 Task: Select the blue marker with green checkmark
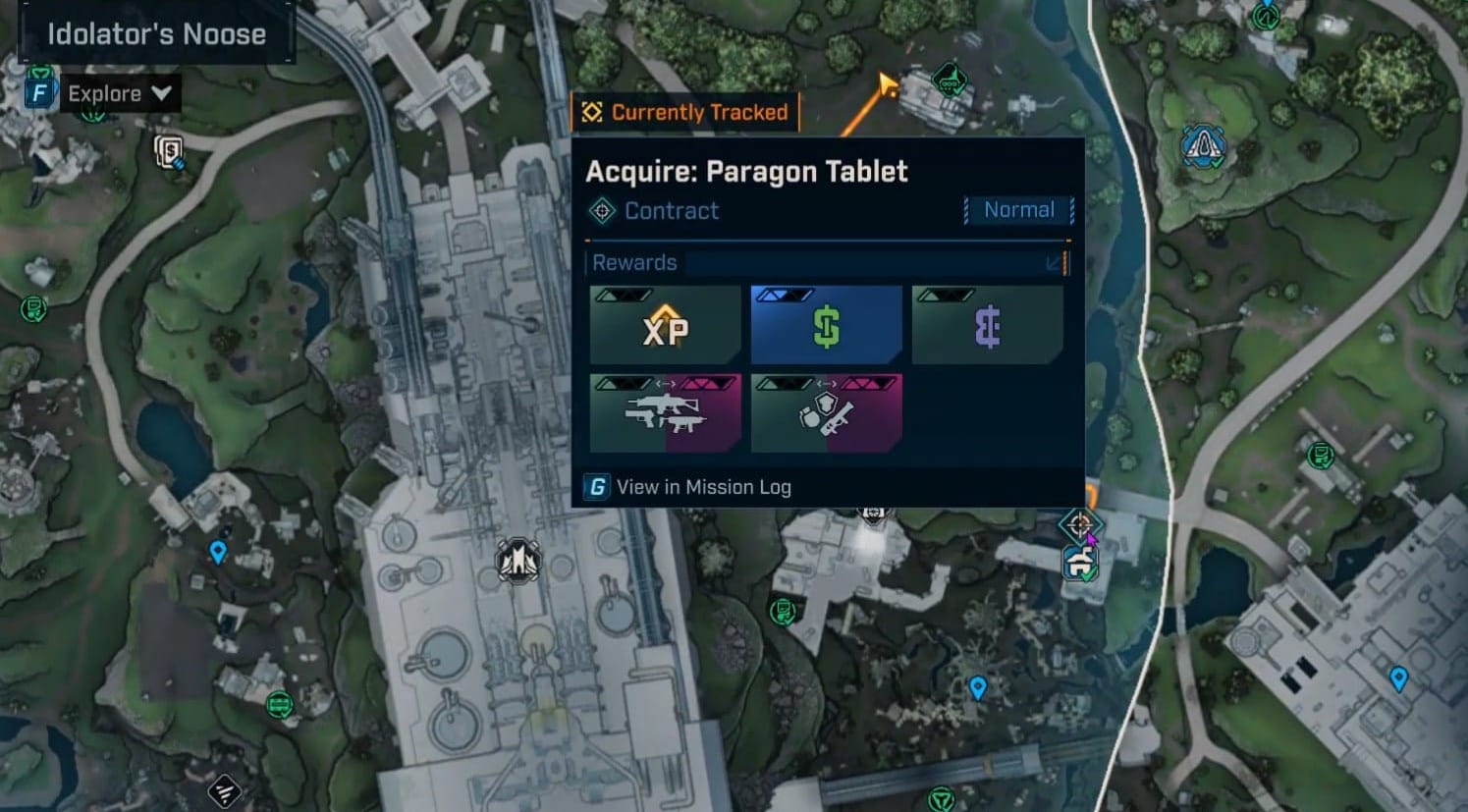coord(1079,564)
